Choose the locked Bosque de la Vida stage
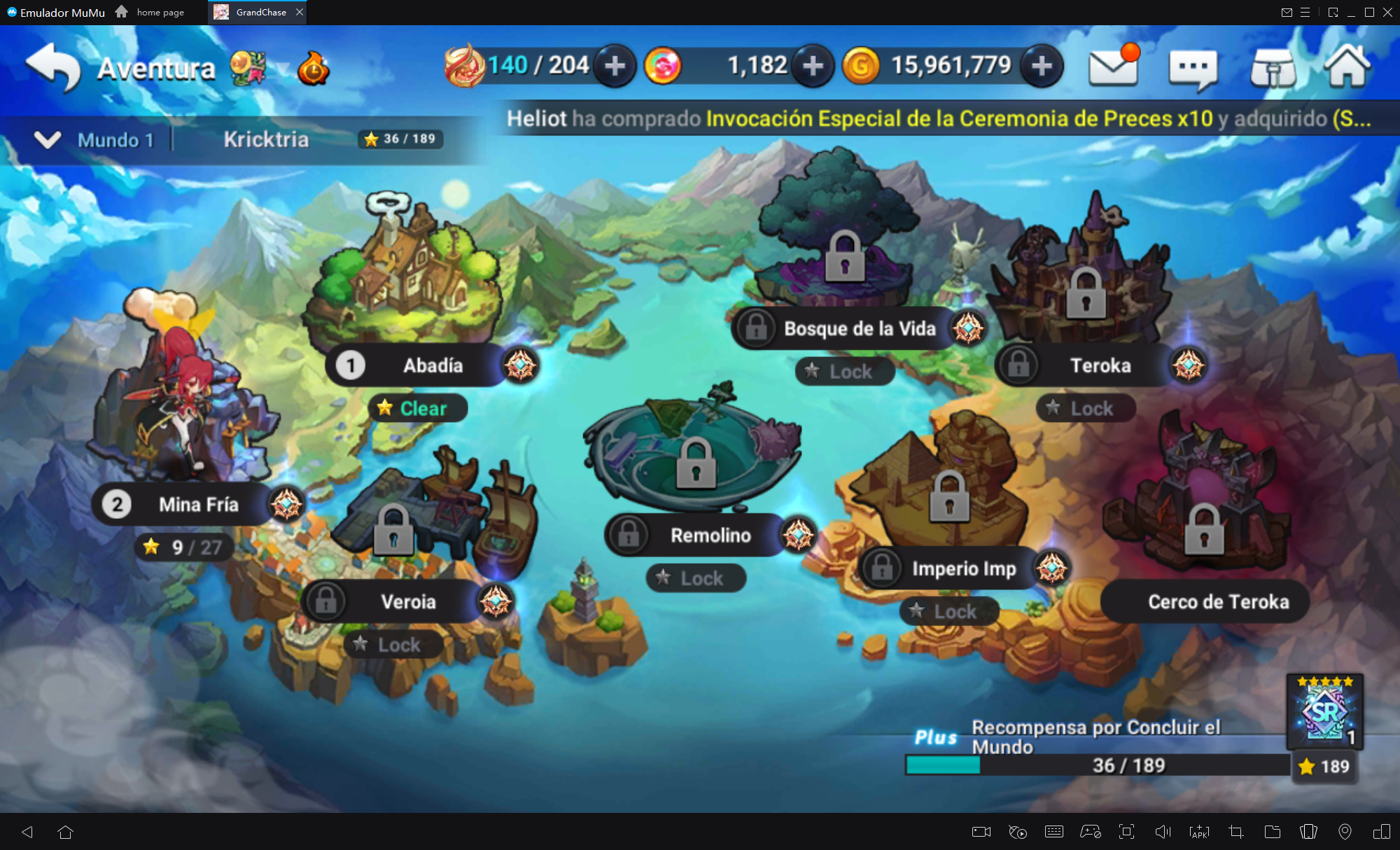 tap(859, 328)
